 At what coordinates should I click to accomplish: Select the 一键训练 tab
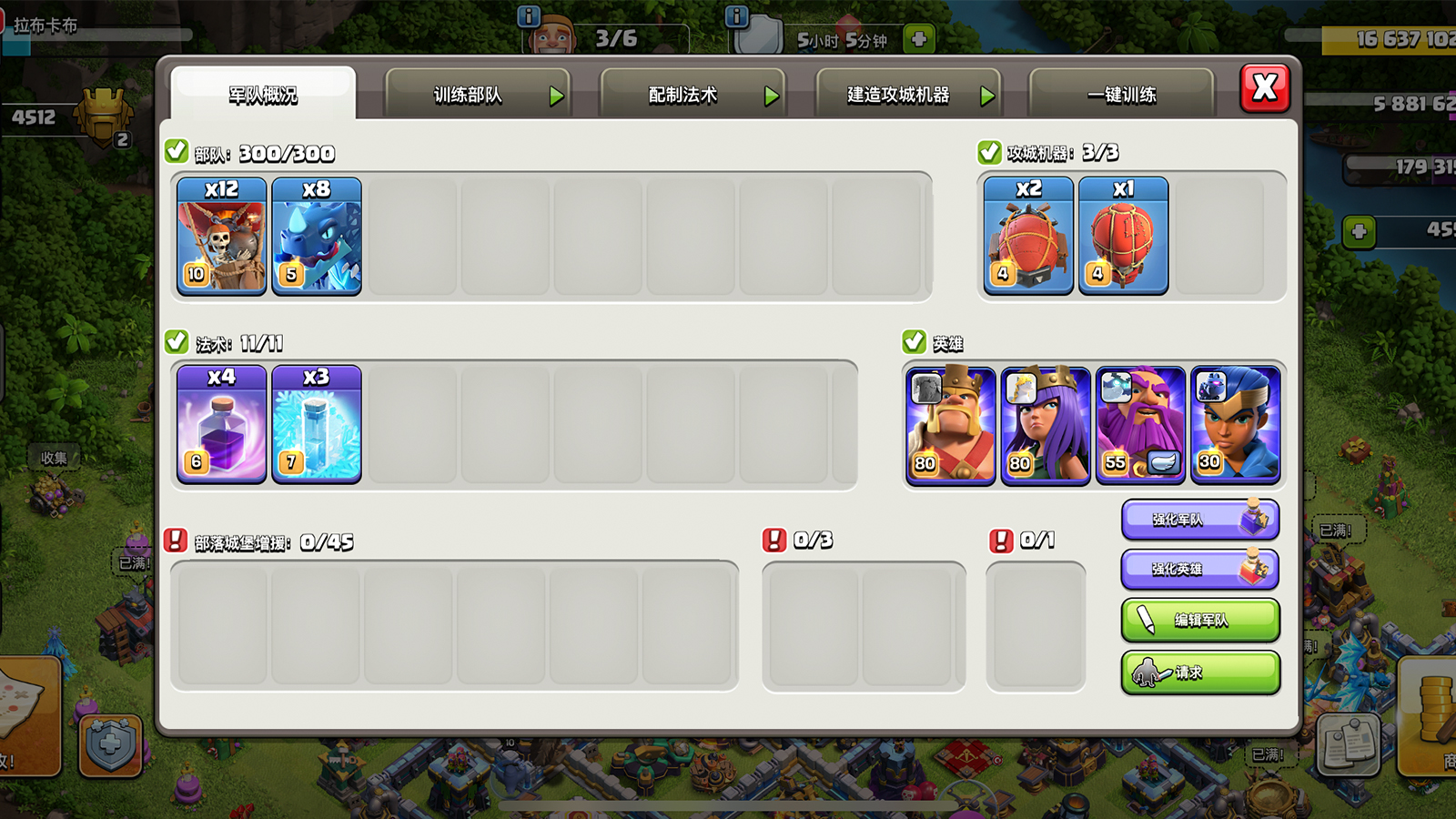tap(1121, 96)
